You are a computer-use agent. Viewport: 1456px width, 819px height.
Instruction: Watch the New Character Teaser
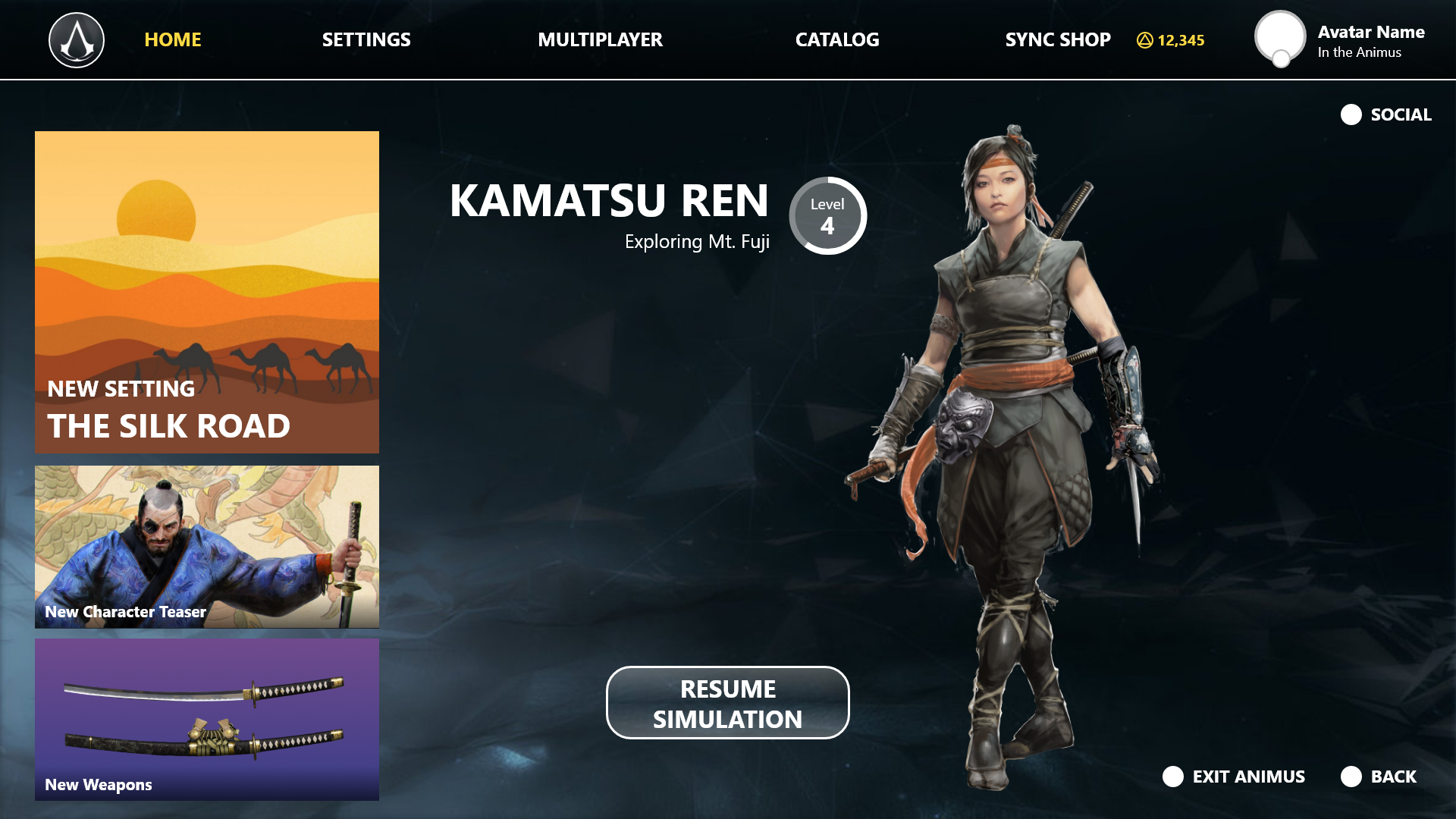(x=207, y=546)
